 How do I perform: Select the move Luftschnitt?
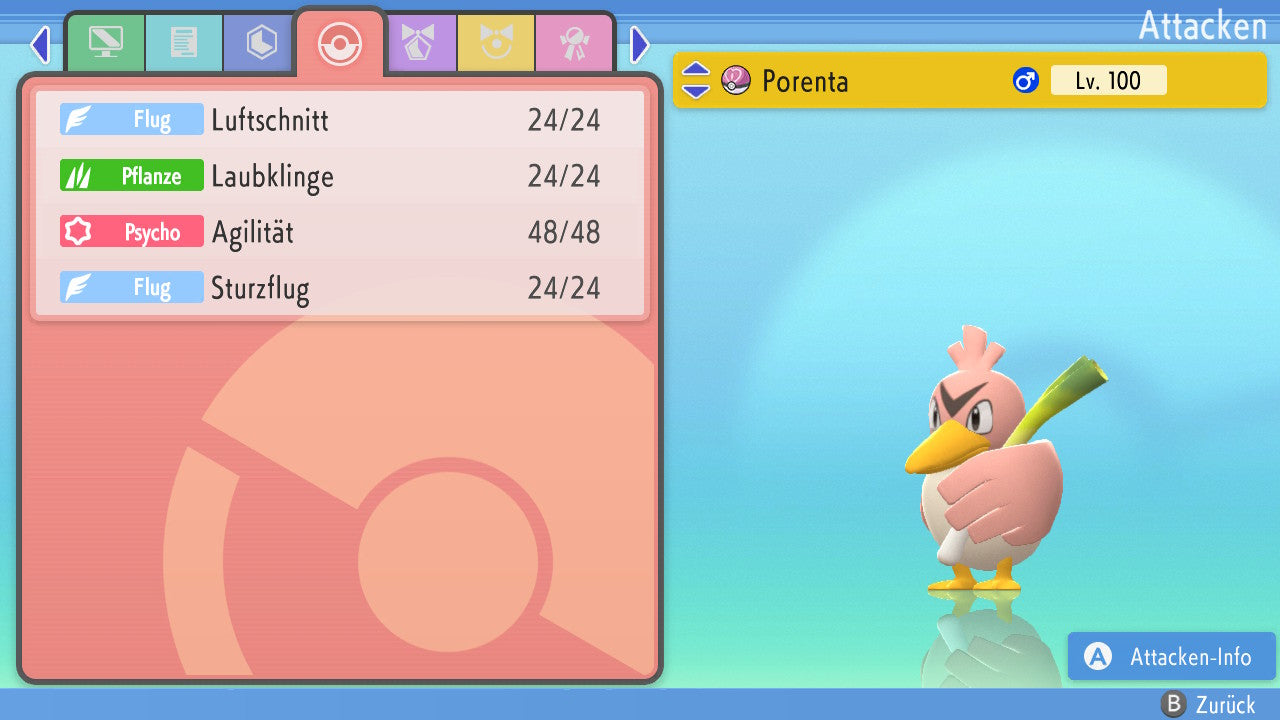pyautogui.click(x=340, y=120)
